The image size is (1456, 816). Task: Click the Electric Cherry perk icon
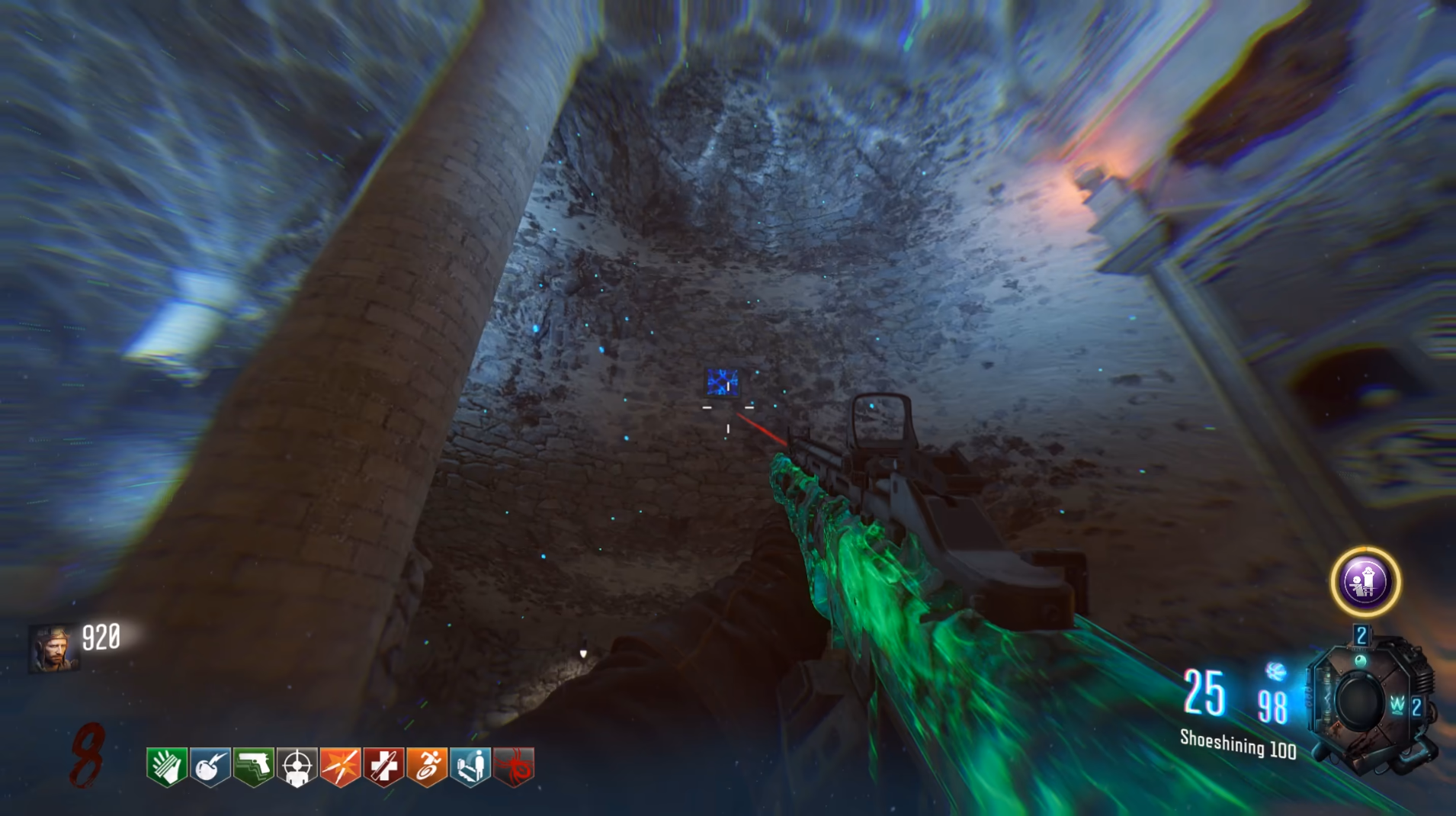[x=210, y=766]
